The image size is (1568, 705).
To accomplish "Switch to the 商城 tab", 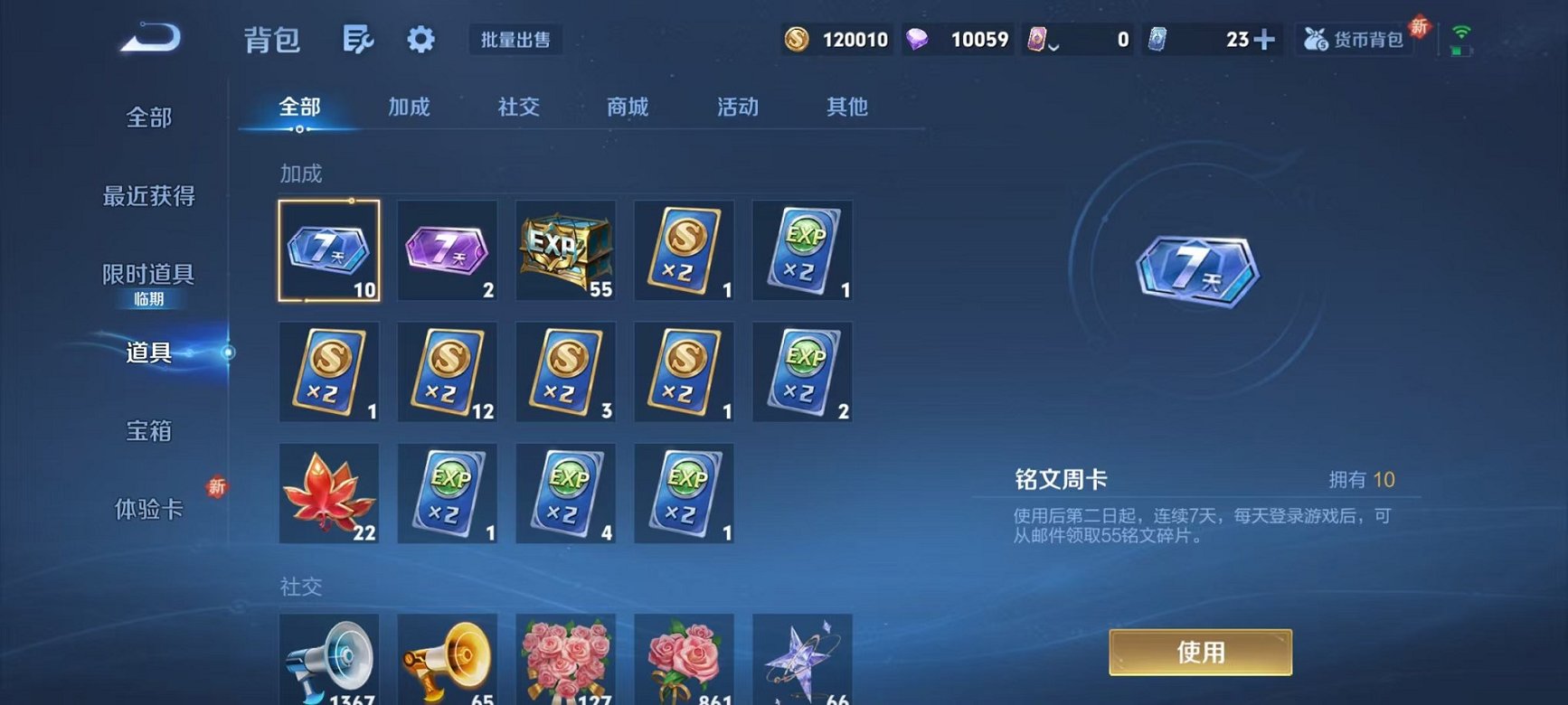I will tap(628, 107).
